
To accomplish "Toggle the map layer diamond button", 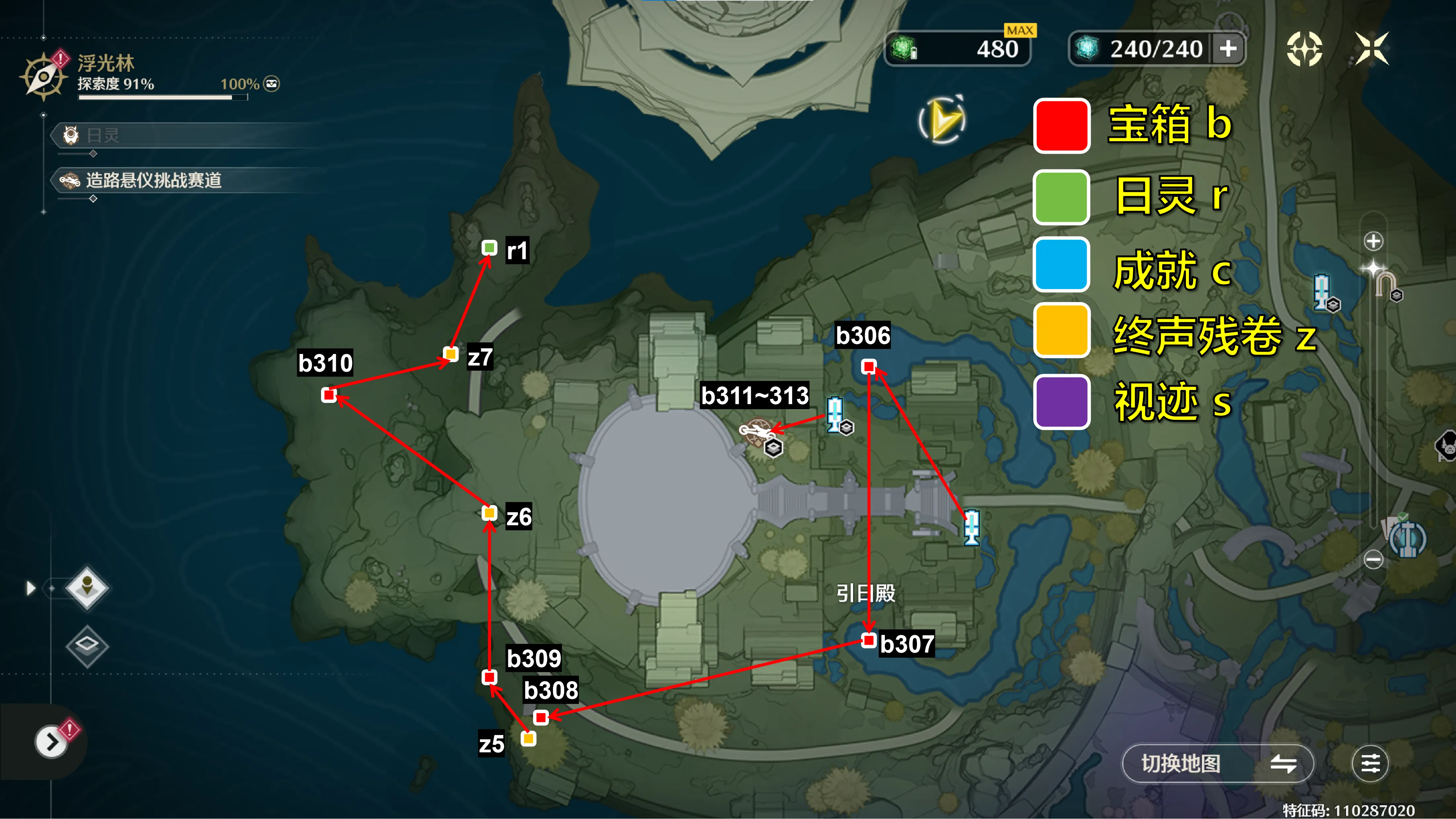I will pos(87,646).
